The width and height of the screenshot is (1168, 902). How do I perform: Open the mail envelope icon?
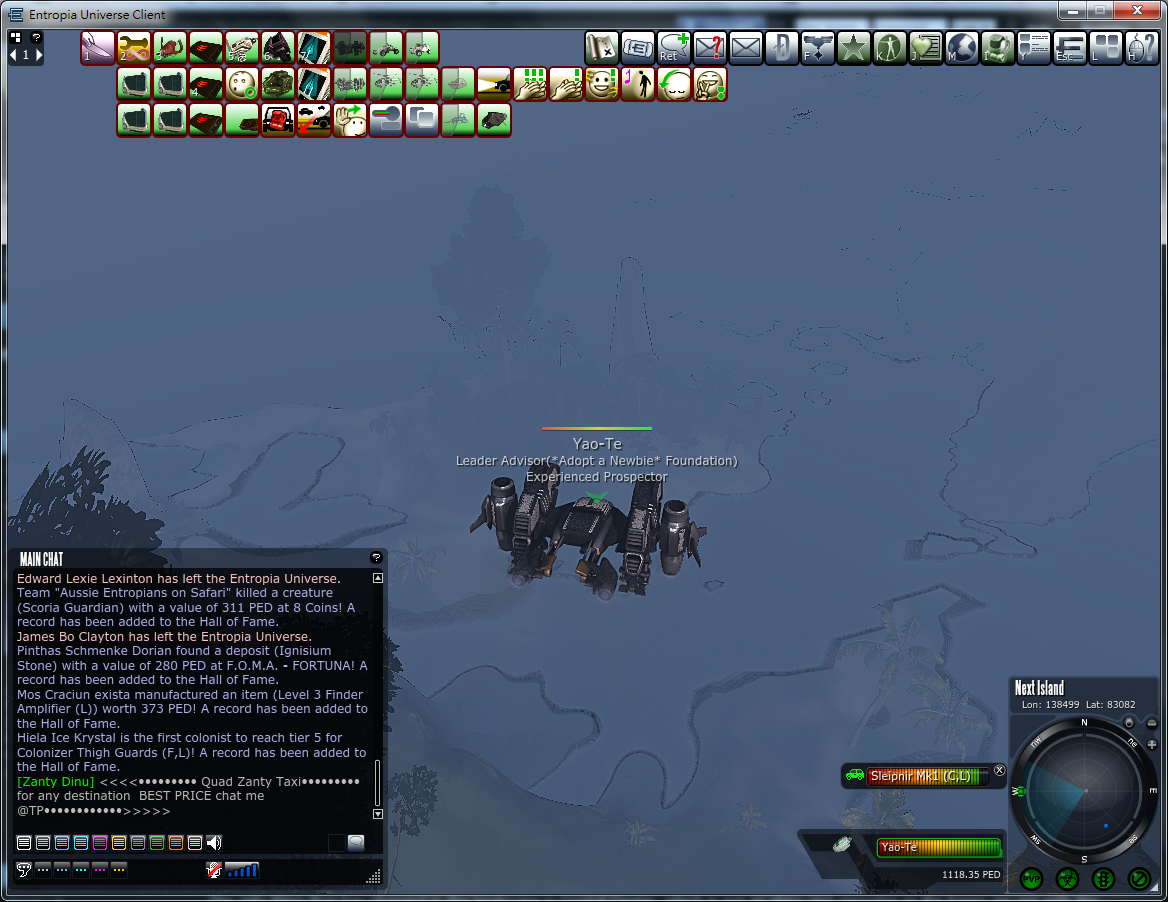(x=746, y=47)
